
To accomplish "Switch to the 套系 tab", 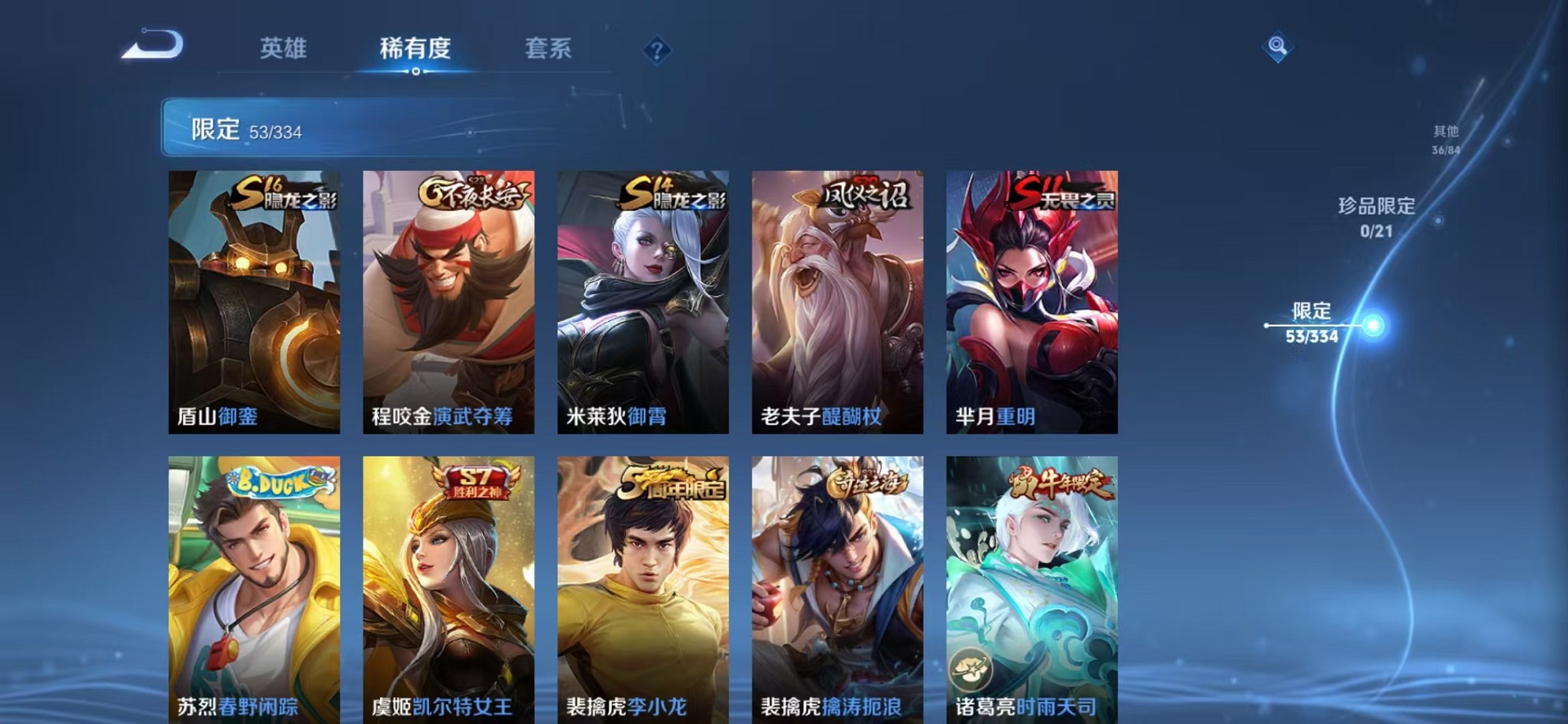I will [549, 49].
